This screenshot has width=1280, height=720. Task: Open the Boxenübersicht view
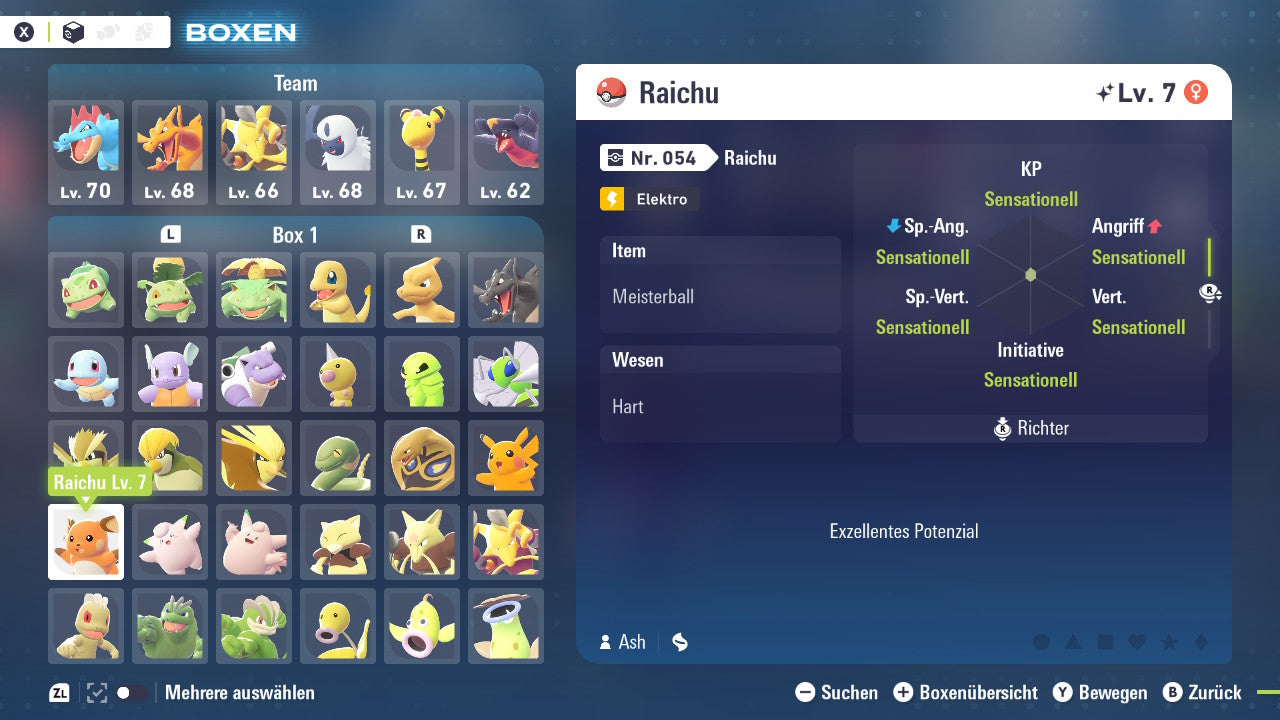click(x=967, y=692)
